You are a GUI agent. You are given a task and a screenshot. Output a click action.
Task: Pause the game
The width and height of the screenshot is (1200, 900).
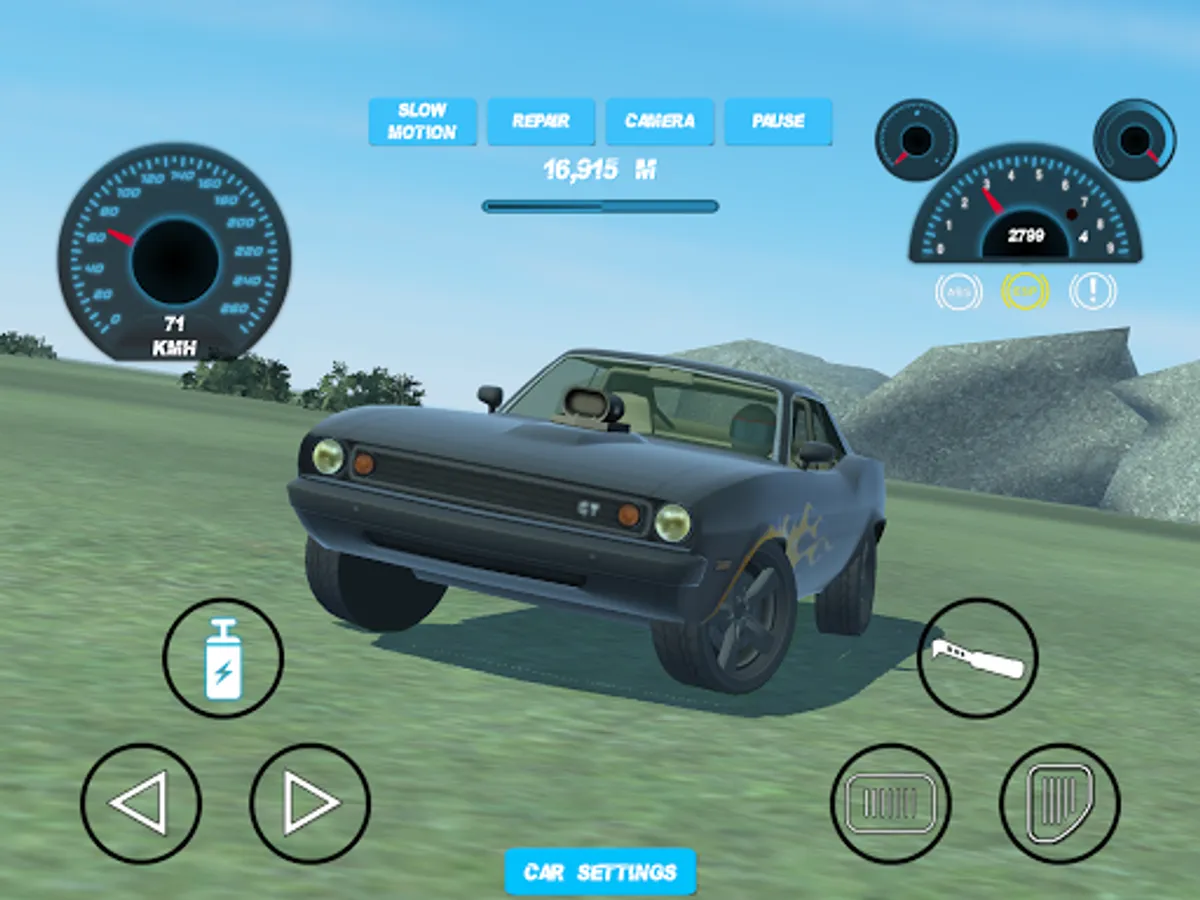tap(778, 121)
